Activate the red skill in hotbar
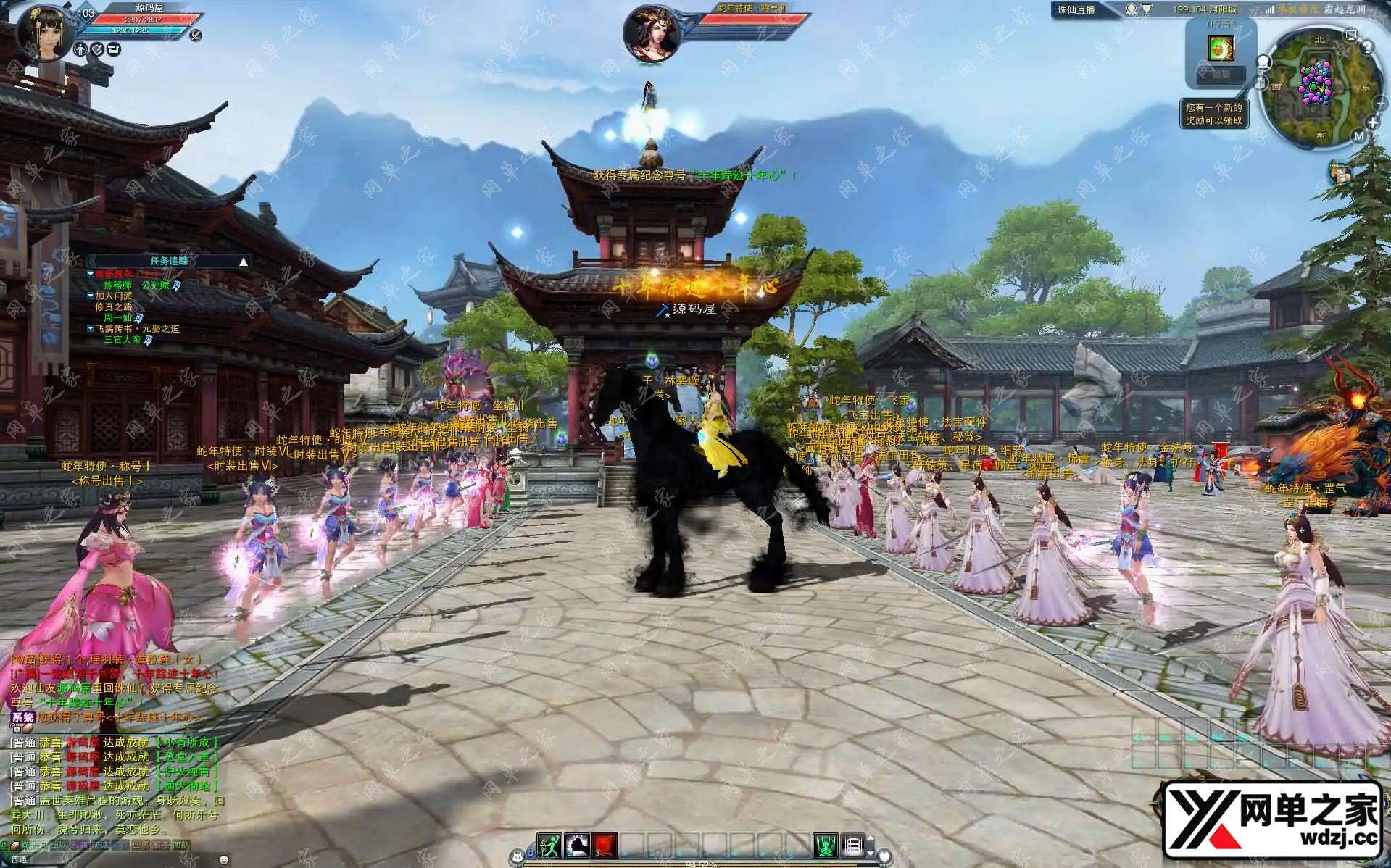The height and width of the screenshot is (868, 1391). 605,846
